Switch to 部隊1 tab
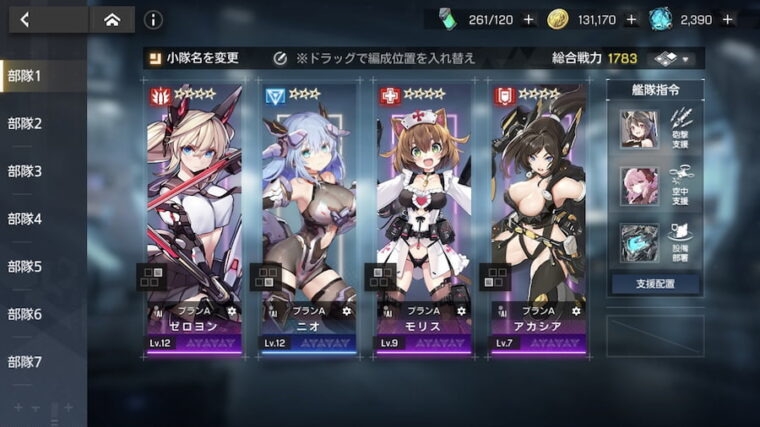This screenshot has height=427, width=760. 26,76
